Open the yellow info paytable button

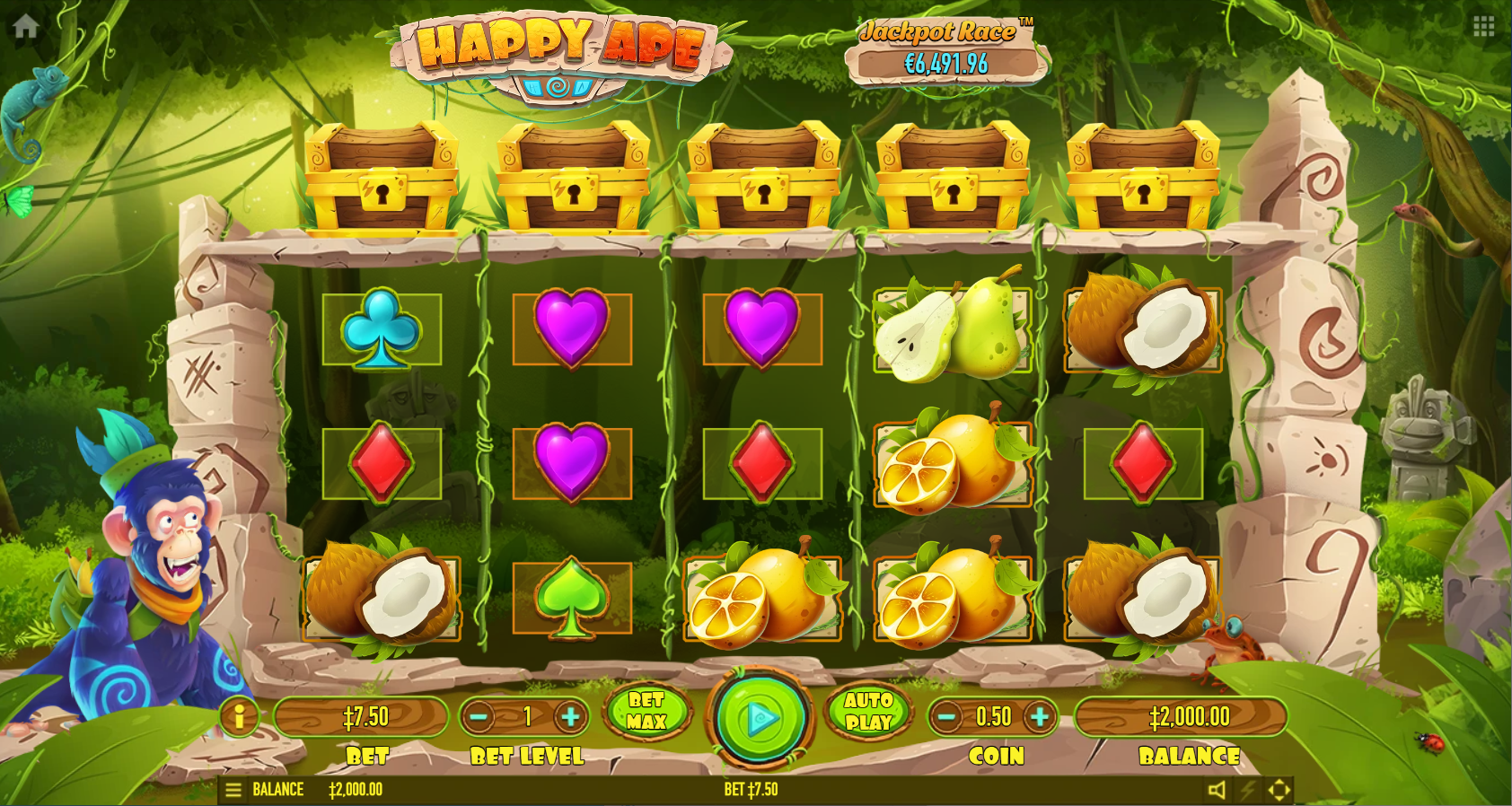(240, 716)
